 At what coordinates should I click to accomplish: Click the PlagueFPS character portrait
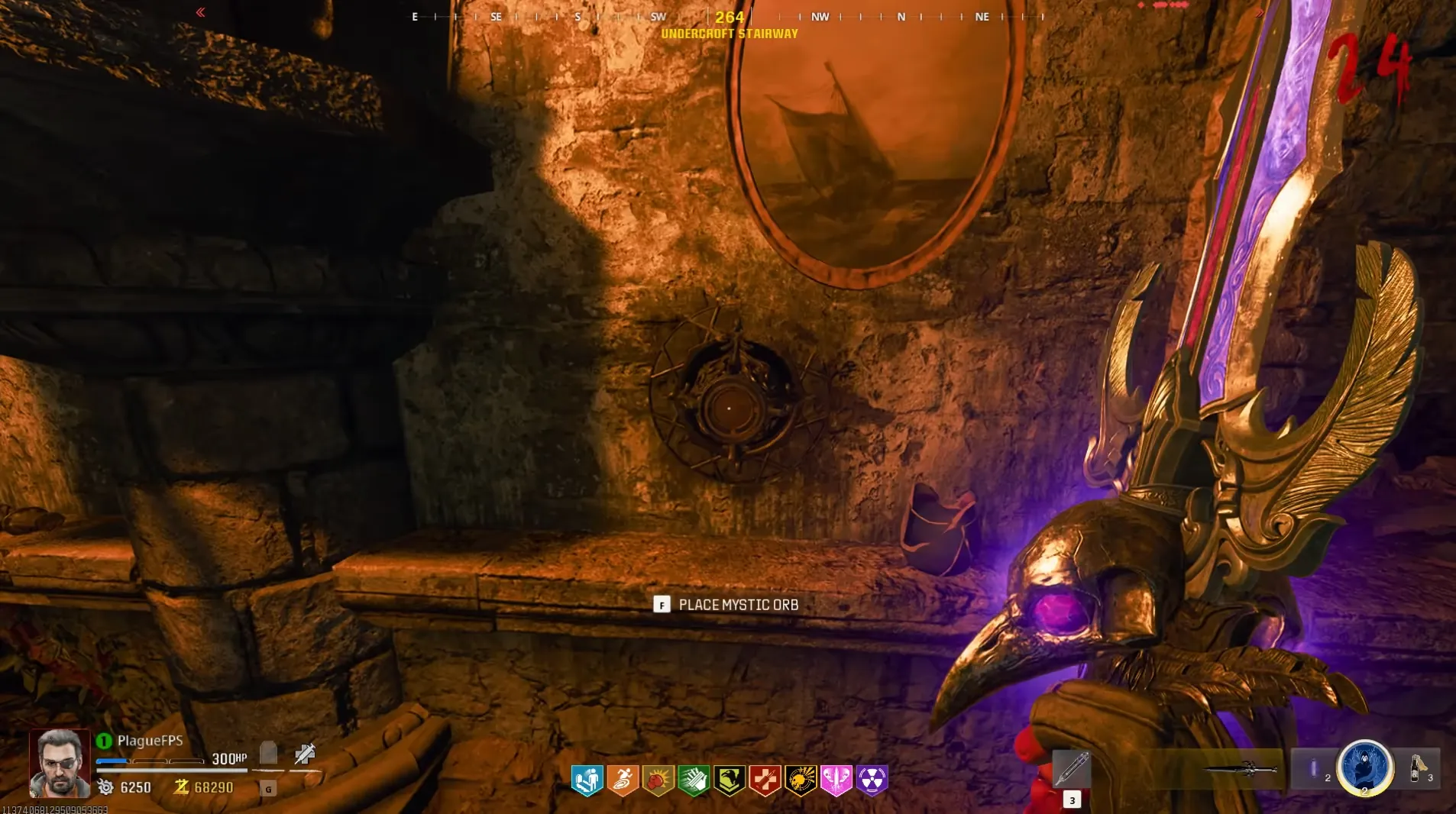coord(60,763)
